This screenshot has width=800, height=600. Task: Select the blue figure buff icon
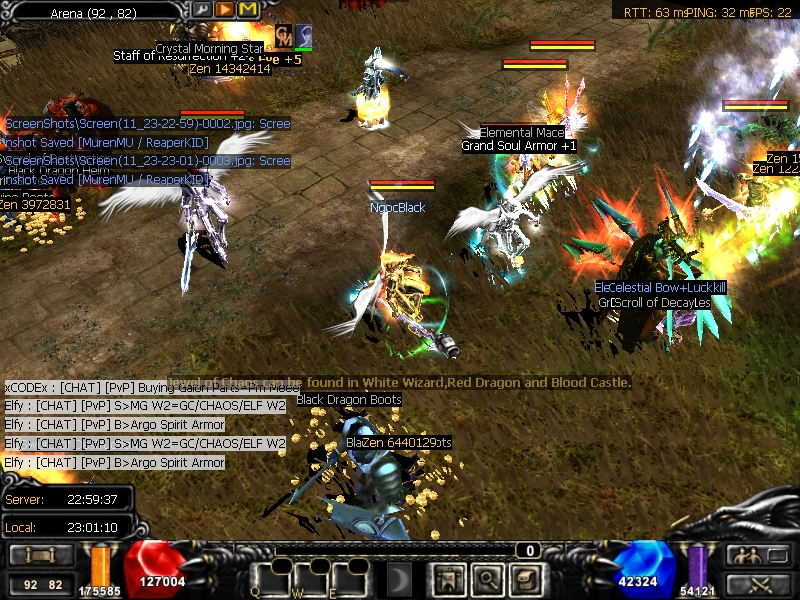pyautogui.click(x=304, y=35)
